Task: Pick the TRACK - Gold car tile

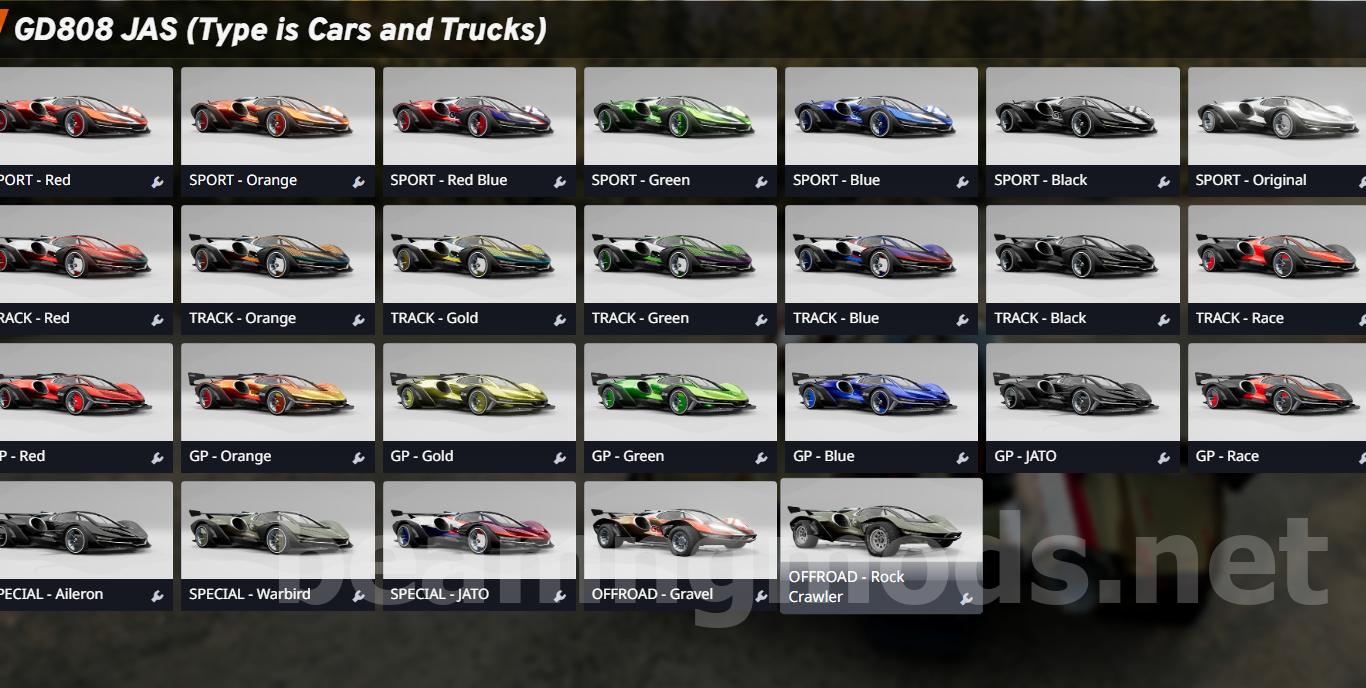Action: click(x=479, y=256)
